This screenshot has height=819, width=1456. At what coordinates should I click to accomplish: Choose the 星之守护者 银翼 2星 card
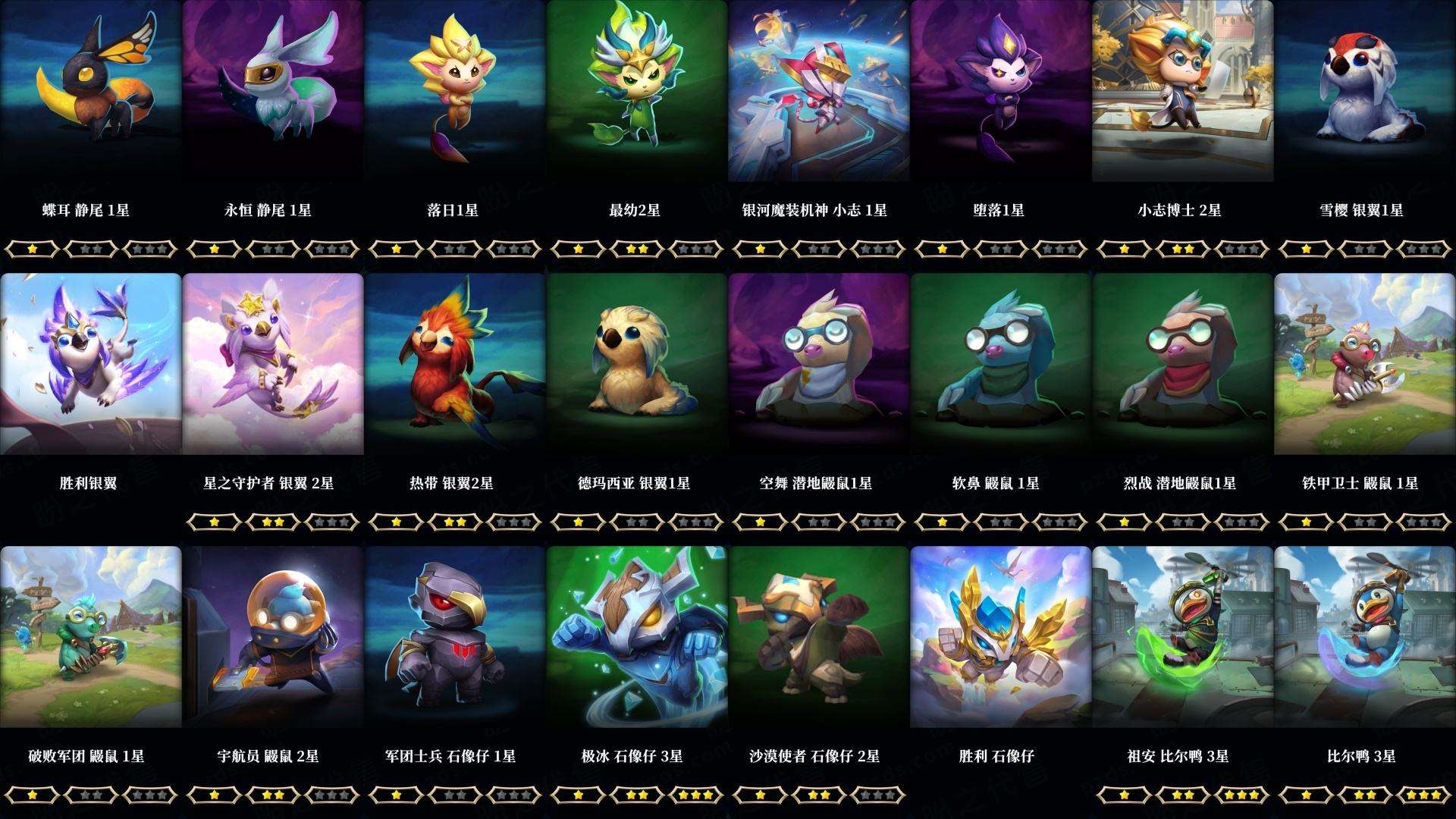click(273, 364)
